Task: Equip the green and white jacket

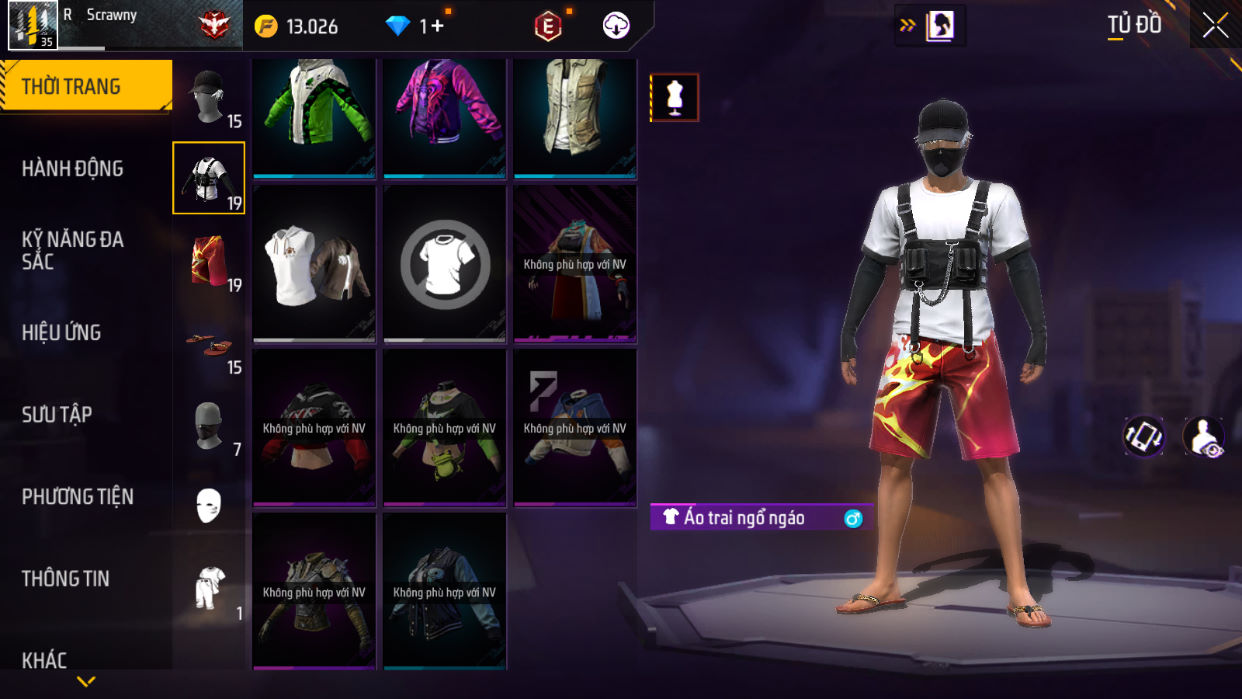Action: click(315, 118)
